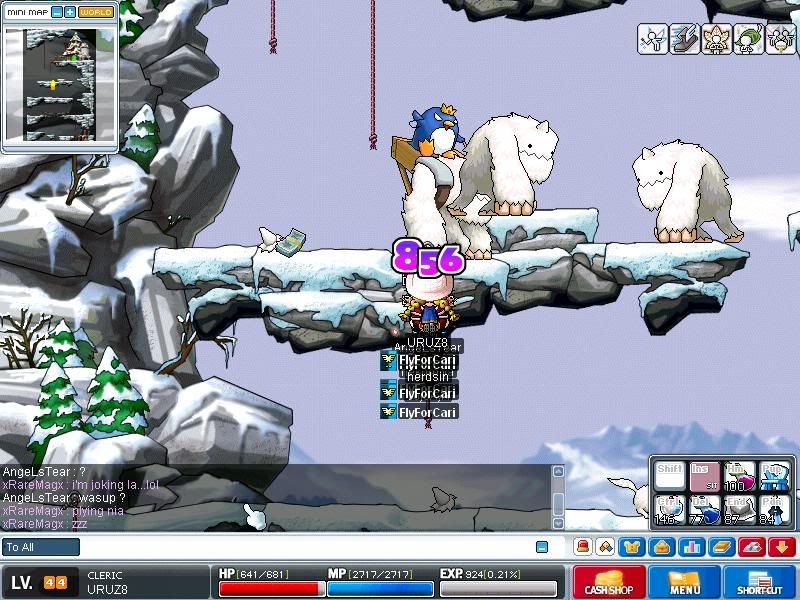Click the red siren button
The width and height of the screenshot is (800, 600).
pos(583,547)
